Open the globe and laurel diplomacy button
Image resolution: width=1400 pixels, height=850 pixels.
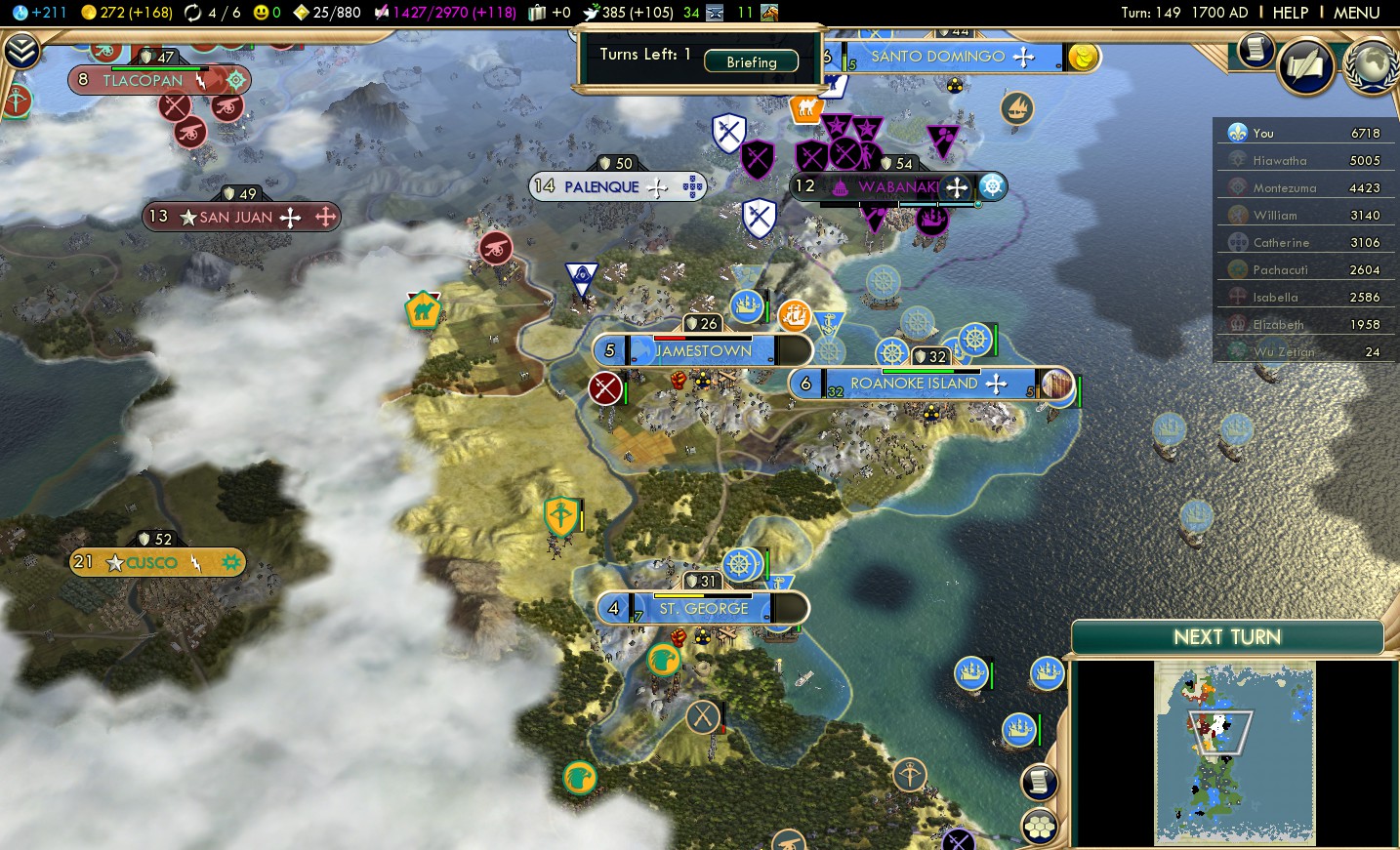(1371, 66)
